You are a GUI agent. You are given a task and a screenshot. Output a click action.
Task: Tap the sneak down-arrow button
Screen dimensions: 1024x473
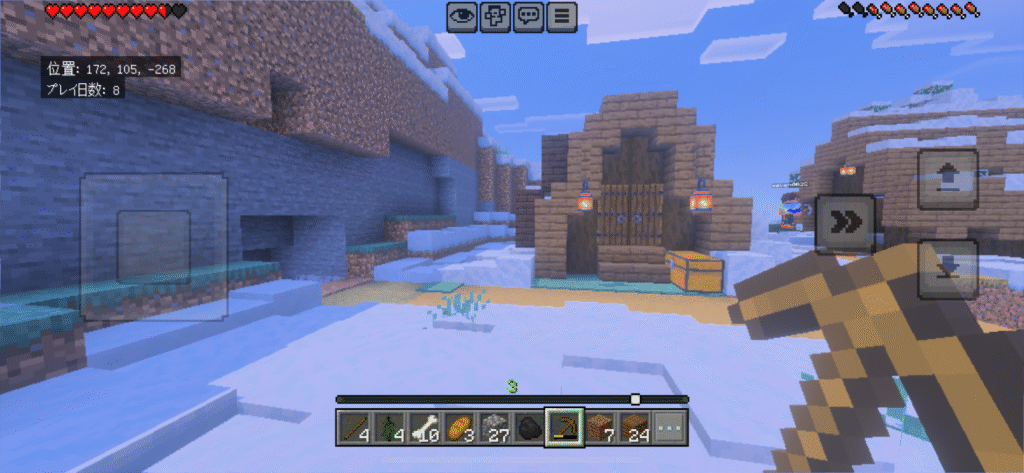click(x=946, y=269)
